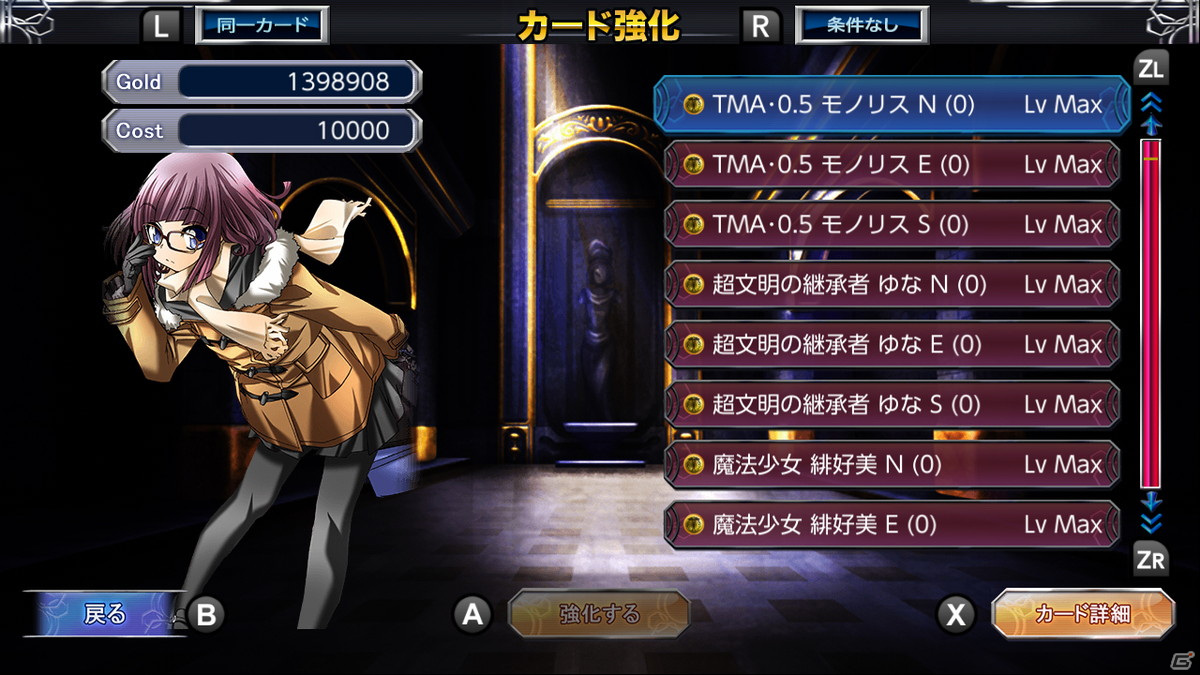Confirm with the 強化する button
Screen dimensions: 1200x675
pyautogui.click(x=599, y=614)
